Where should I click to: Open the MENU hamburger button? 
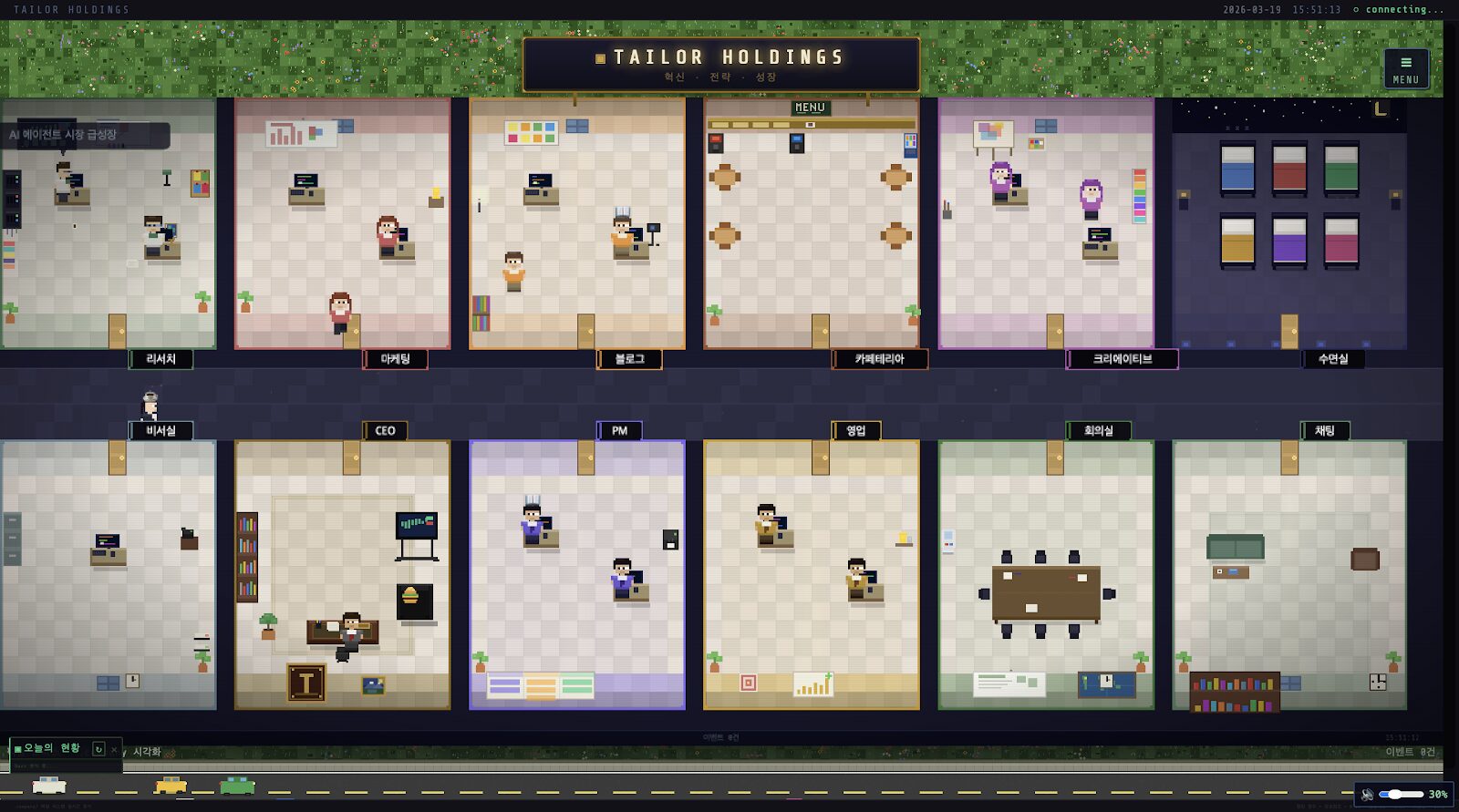click(1405, 69)
